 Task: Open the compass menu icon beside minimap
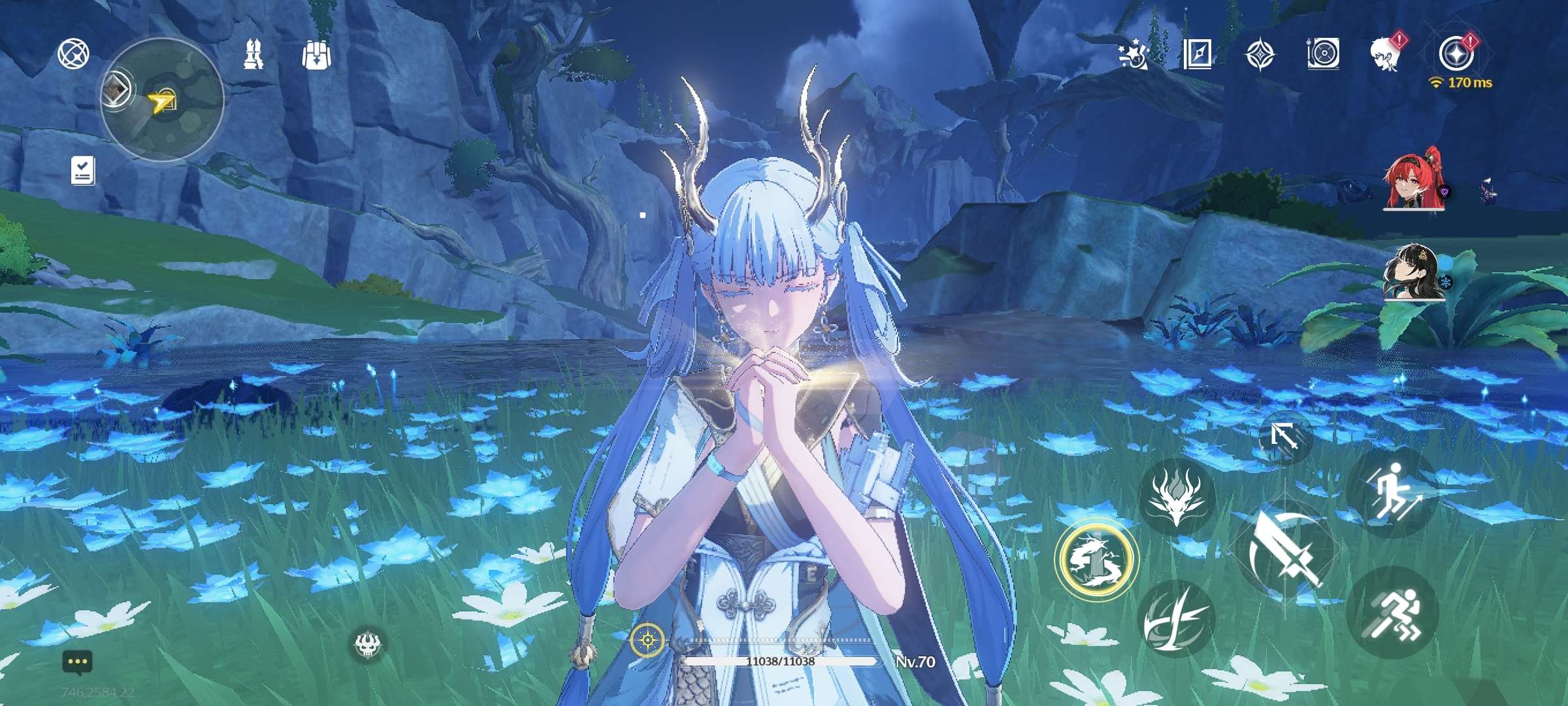click(x=73, y=54)
